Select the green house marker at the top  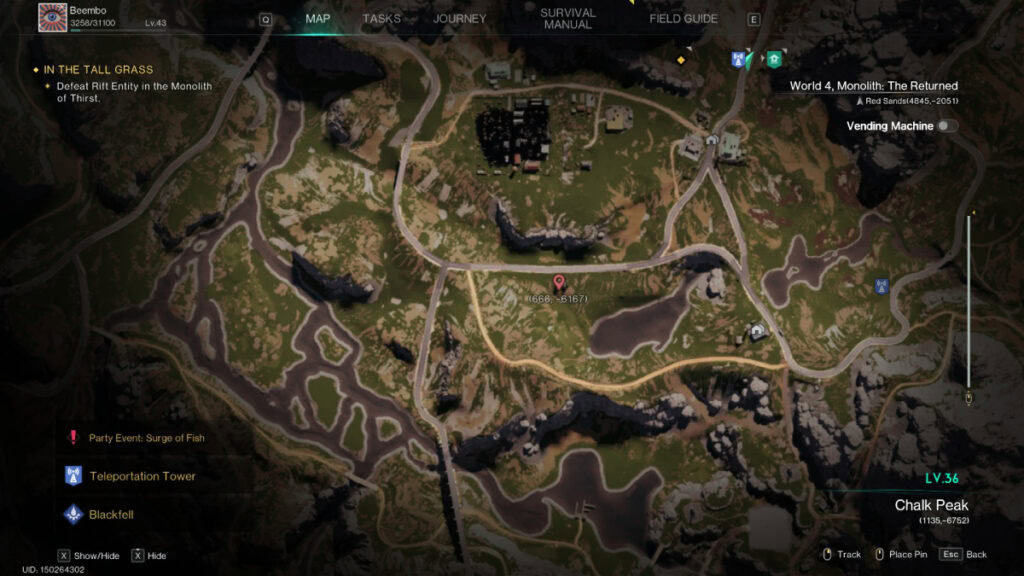[774, 59]
